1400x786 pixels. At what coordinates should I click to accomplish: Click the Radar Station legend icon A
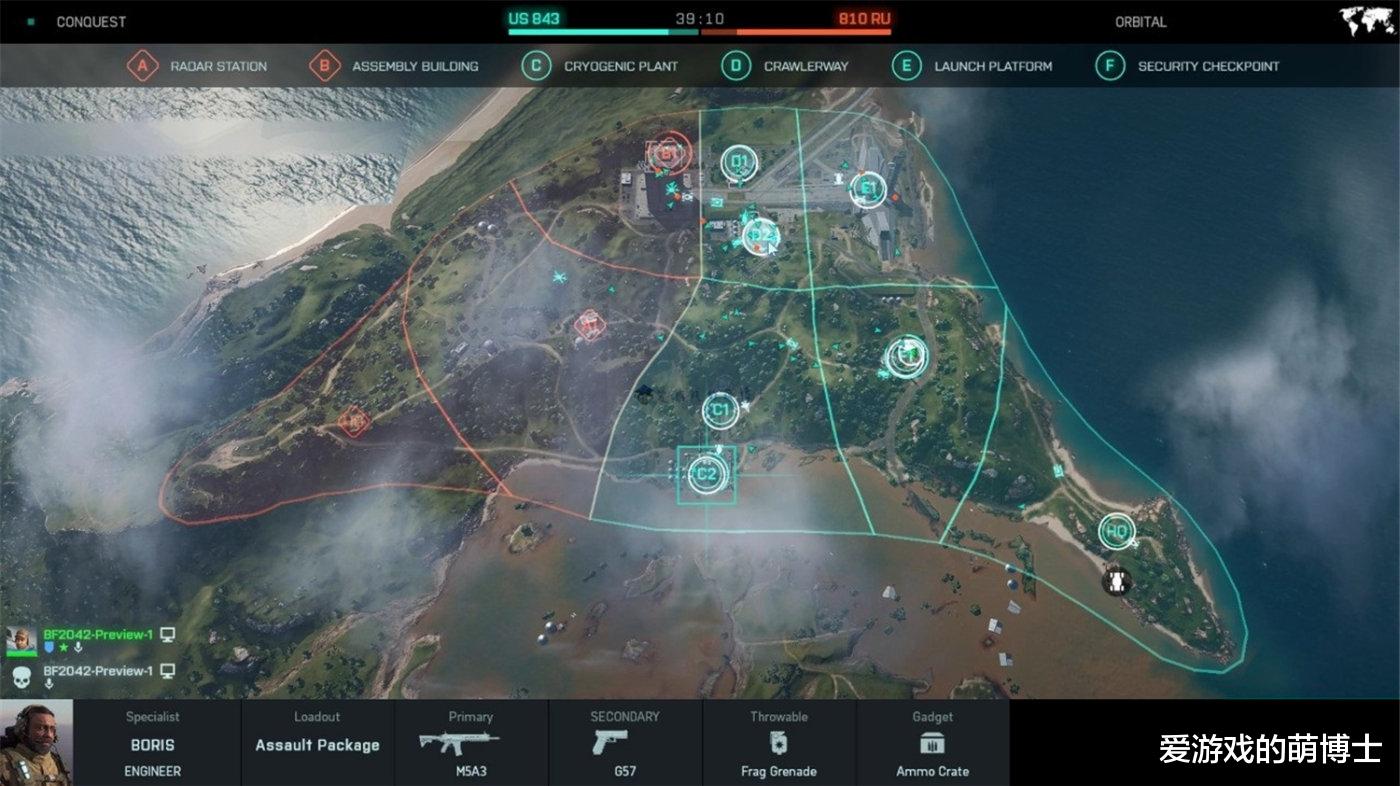[x=144, y=66]
